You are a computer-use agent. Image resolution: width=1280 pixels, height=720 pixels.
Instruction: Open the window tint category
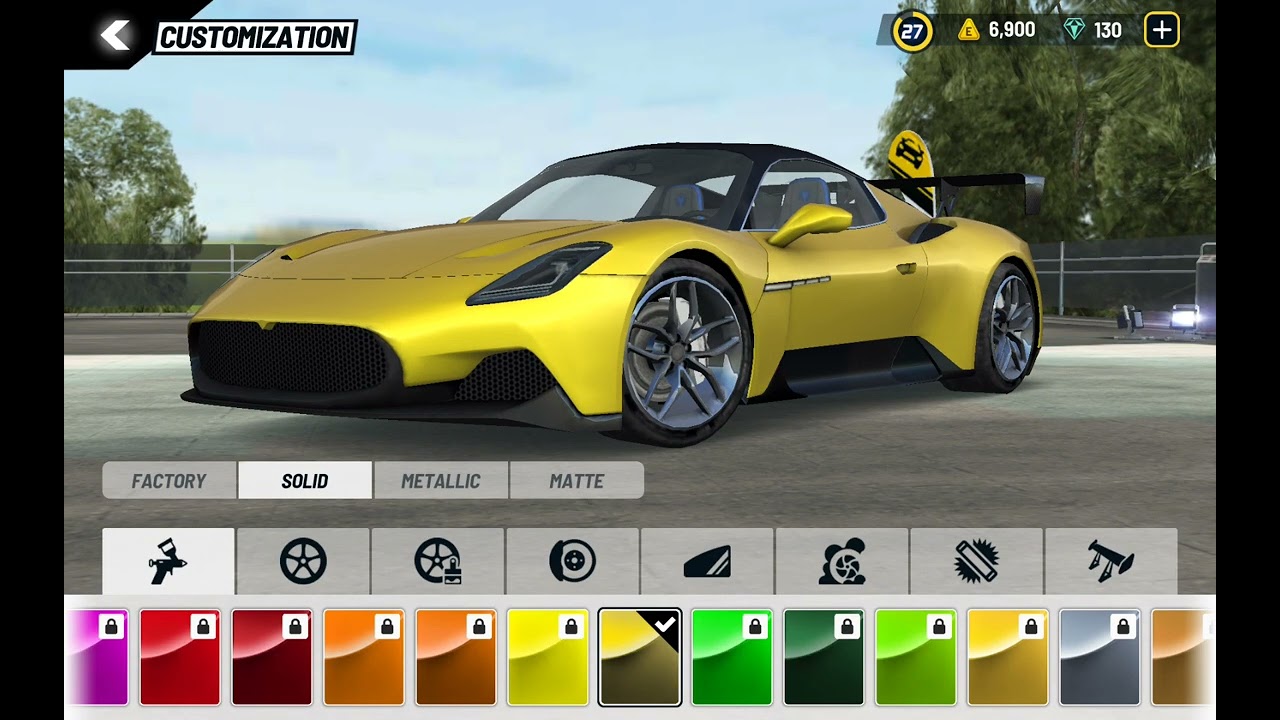(x=707, y=561)
